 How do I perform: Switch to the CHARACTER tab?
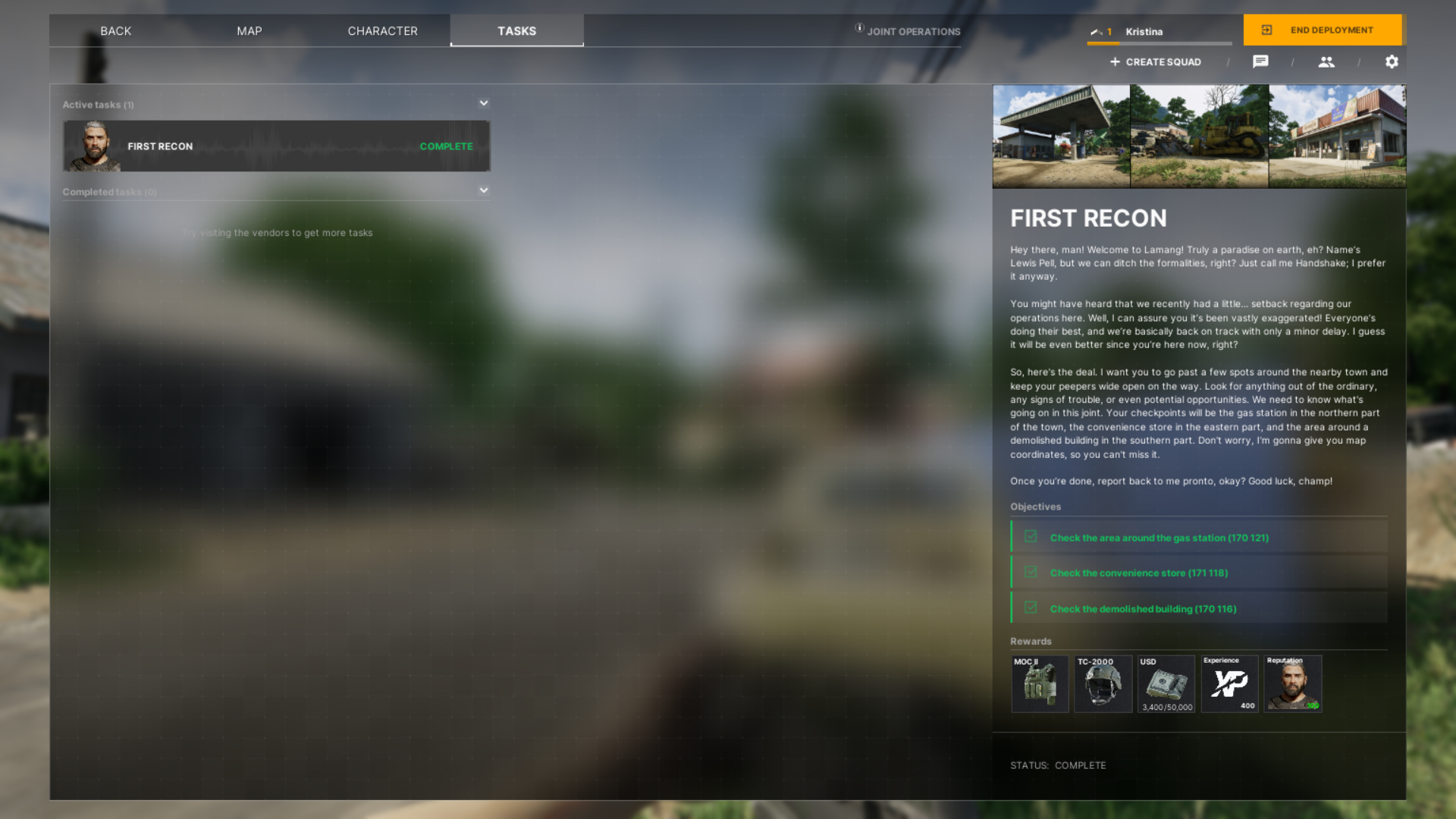[382, 31]
